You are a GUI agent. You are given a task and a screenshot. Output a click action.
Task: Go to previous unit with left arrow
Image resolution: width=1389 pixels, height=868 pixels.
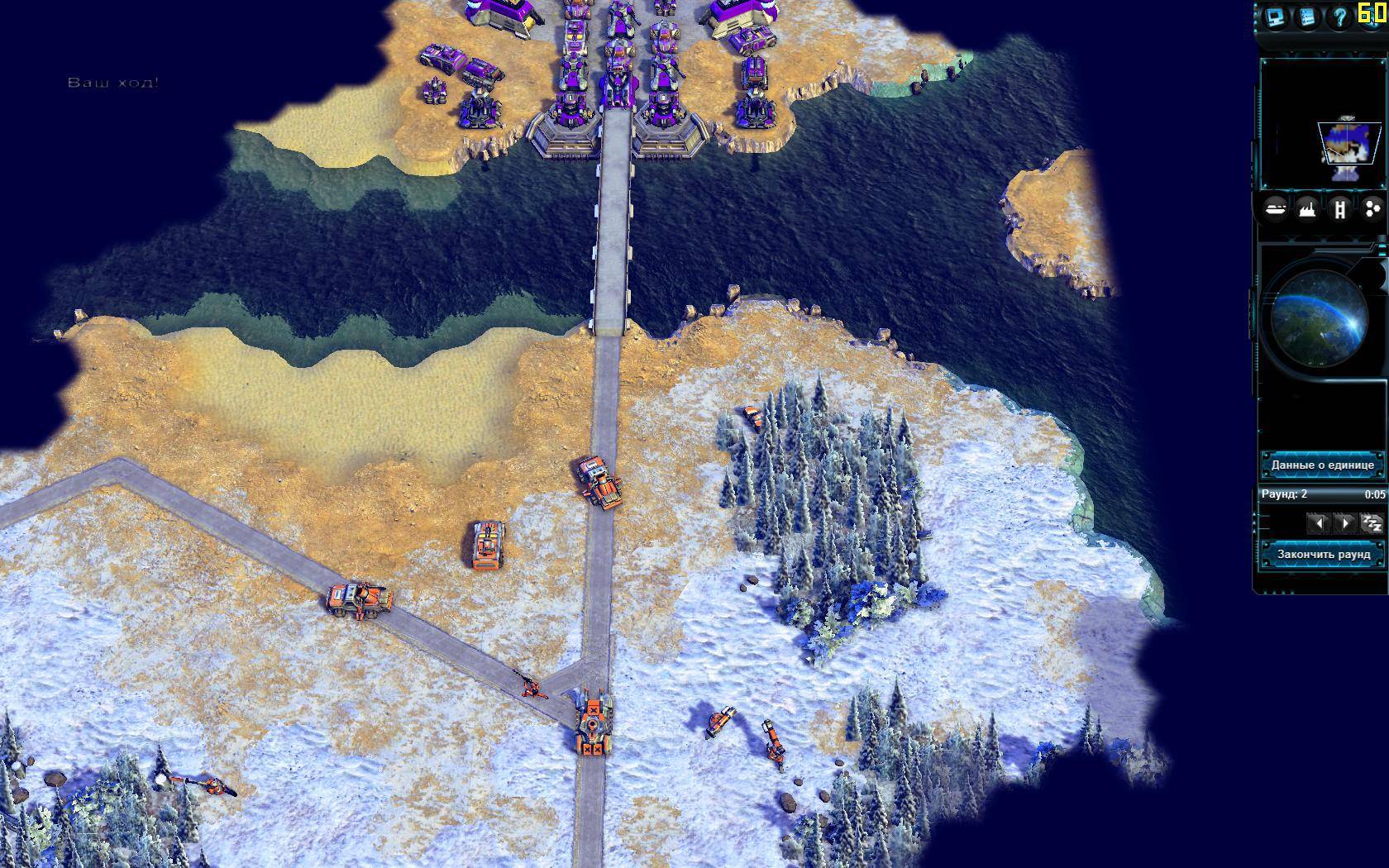click(x=1318, y=523)
